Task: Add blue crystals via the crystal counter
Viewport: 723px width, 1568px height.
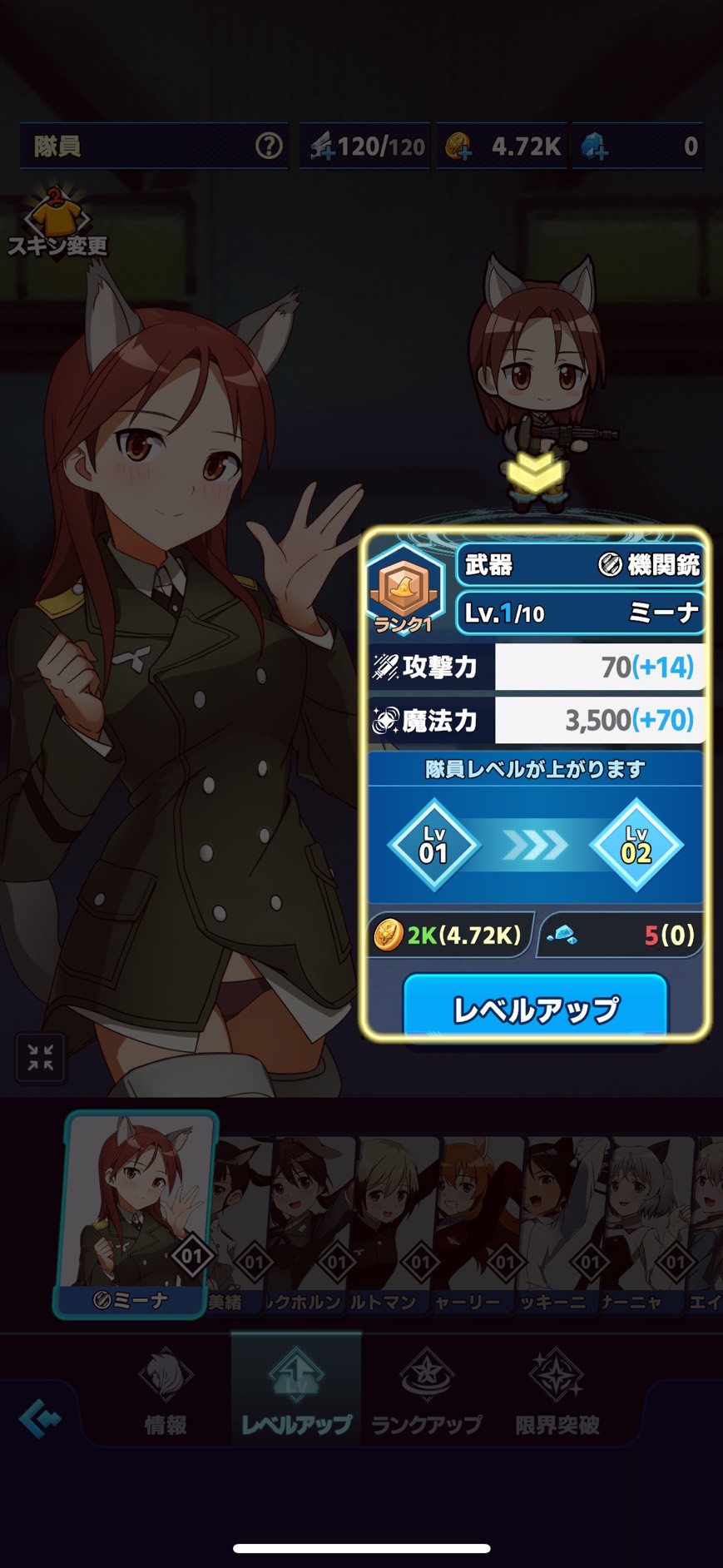Action: 595,147
